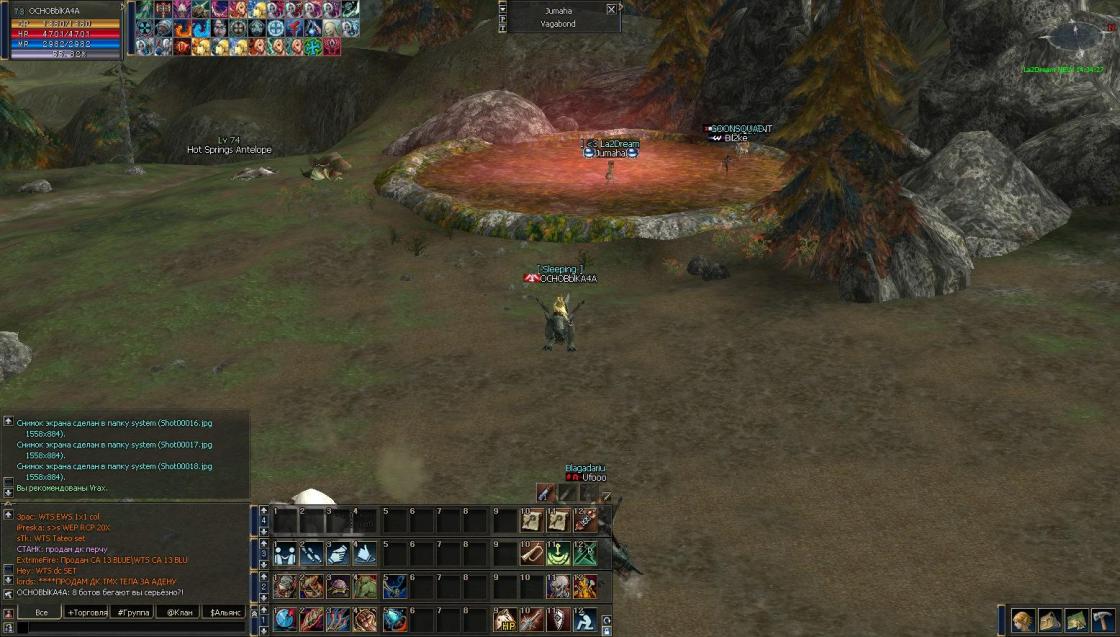Activate the skull skill on the second hotbar
Viewport: 1120px width, 637px height.
pyautogui.click(x=558, y=586)
